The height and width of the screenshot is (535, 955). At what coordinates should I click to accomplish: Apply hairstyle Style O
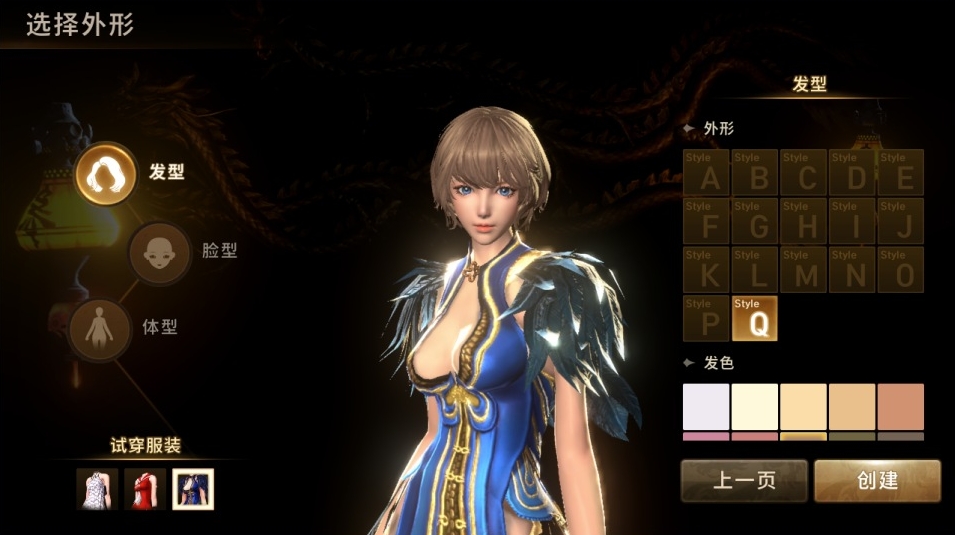(x=900, y=269)
